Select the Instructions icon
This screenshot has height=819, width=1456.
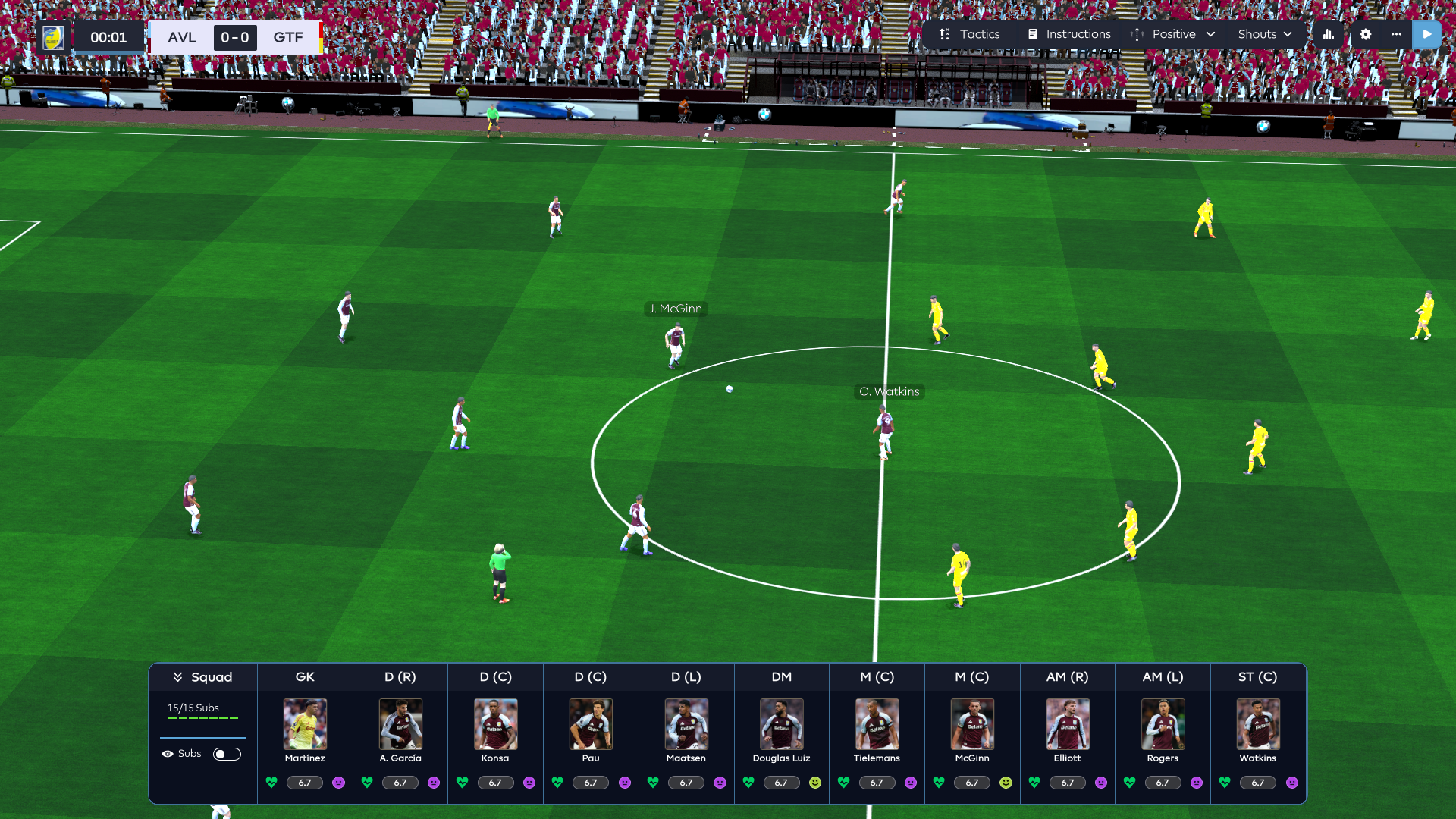(x=1032, y=34)
